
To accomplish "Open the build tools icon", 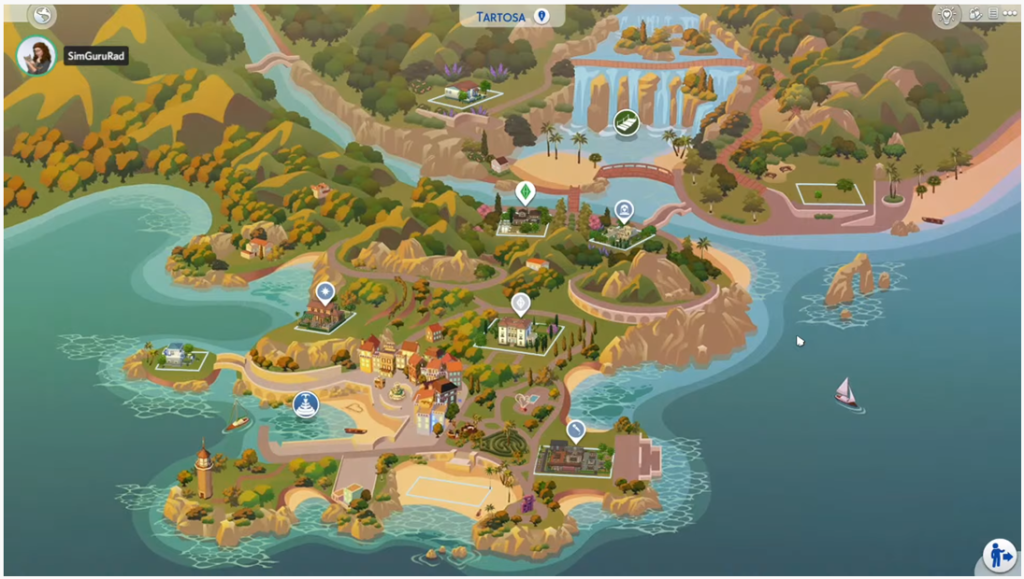I will click(x=975, y=15).
